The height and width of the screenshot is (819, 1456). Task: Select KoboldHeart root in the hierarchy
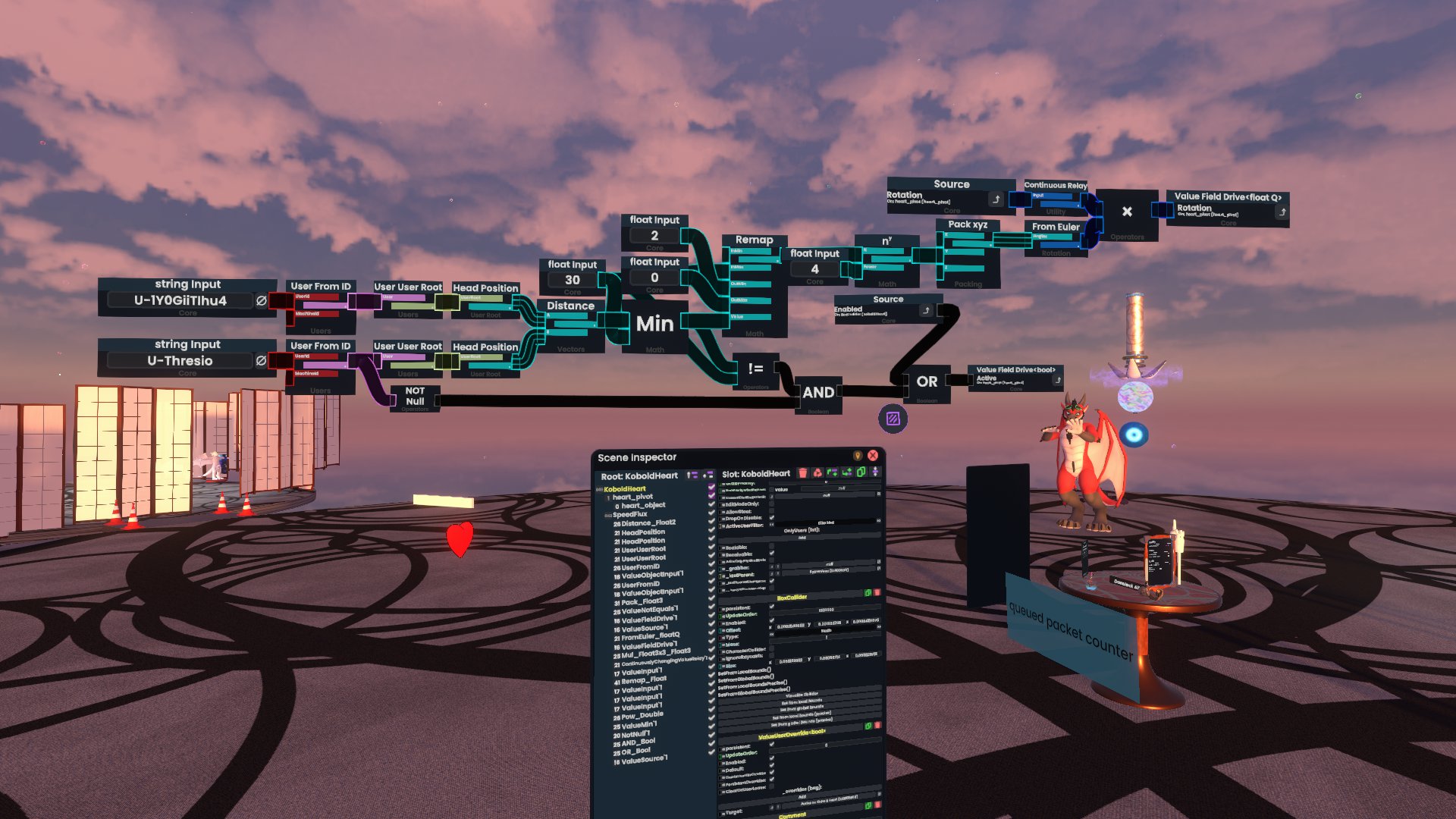pos(624,489)
